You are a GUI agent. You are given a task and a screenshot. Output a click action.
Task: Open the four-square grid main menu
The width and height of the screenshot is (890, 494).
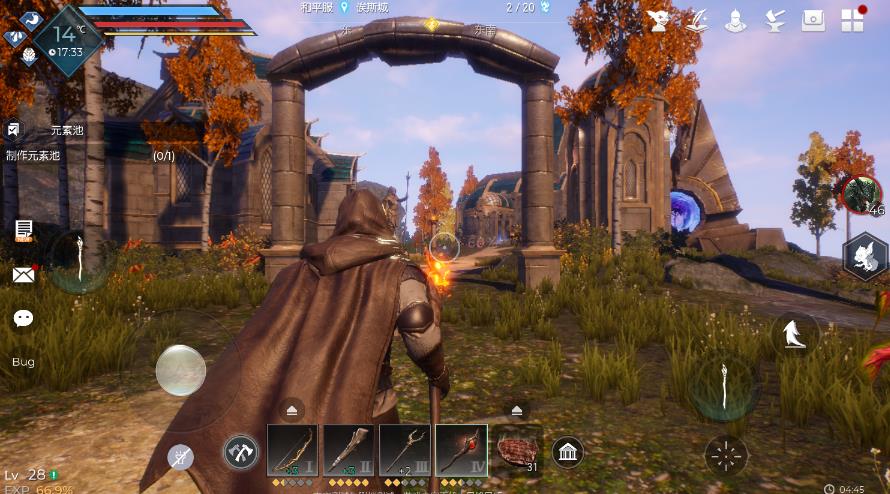[x=852, y=20]
